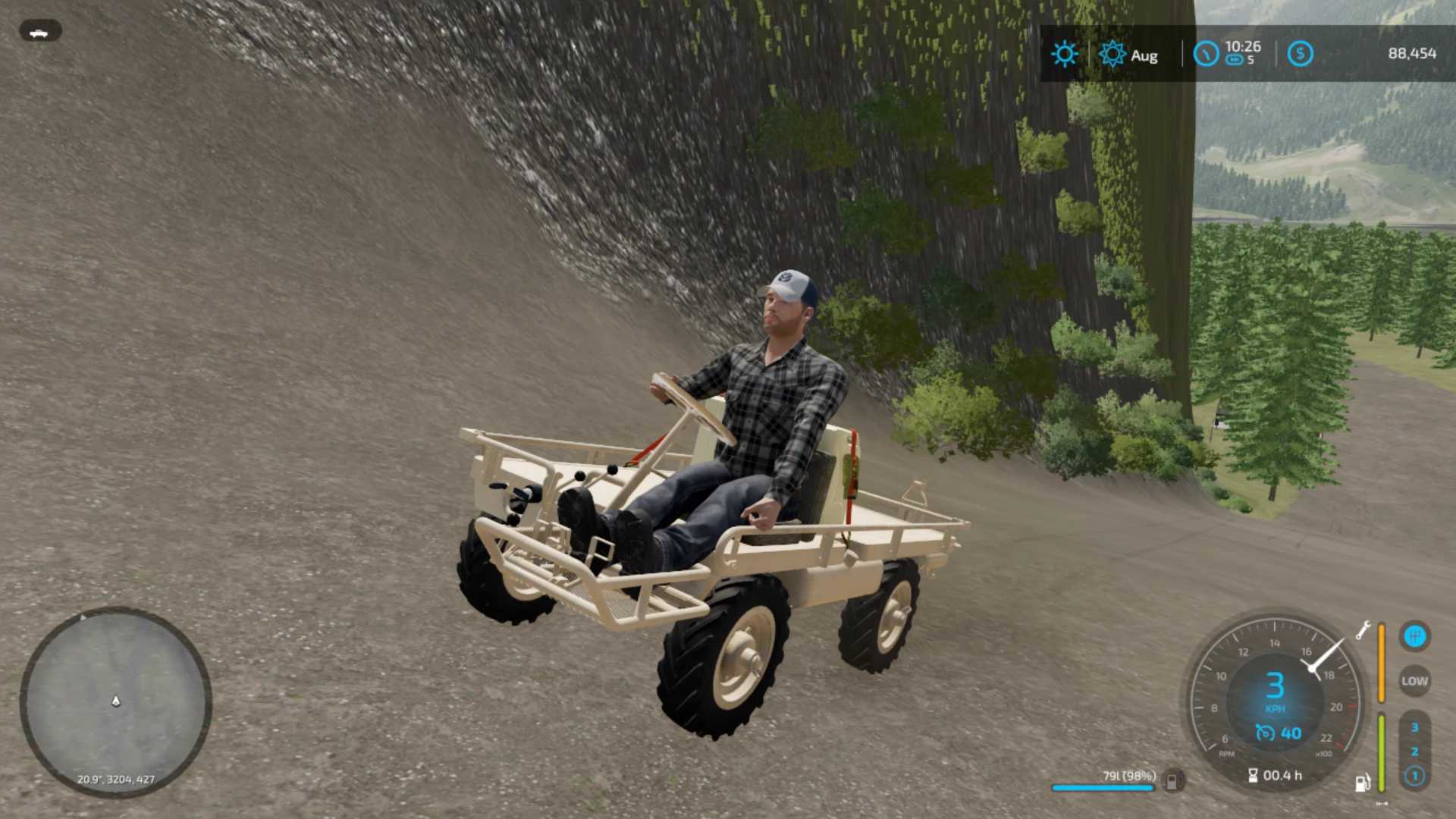Image resolution: width=1456 pixels, height=819 pixels.
Task: Toggle the LOW range mode
Action: coord(1415,681)
